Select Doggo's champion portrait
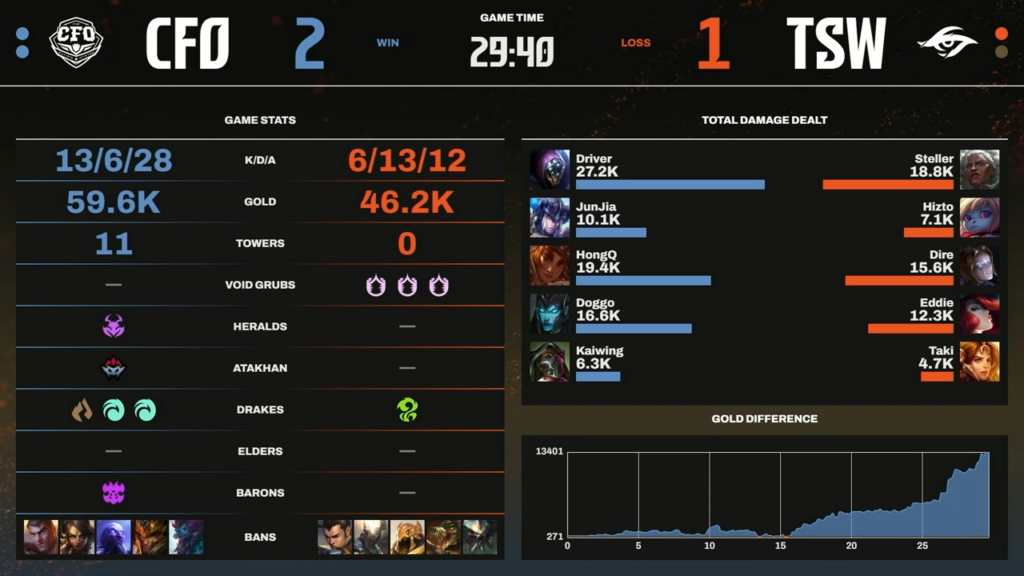 tap(550, 313)
